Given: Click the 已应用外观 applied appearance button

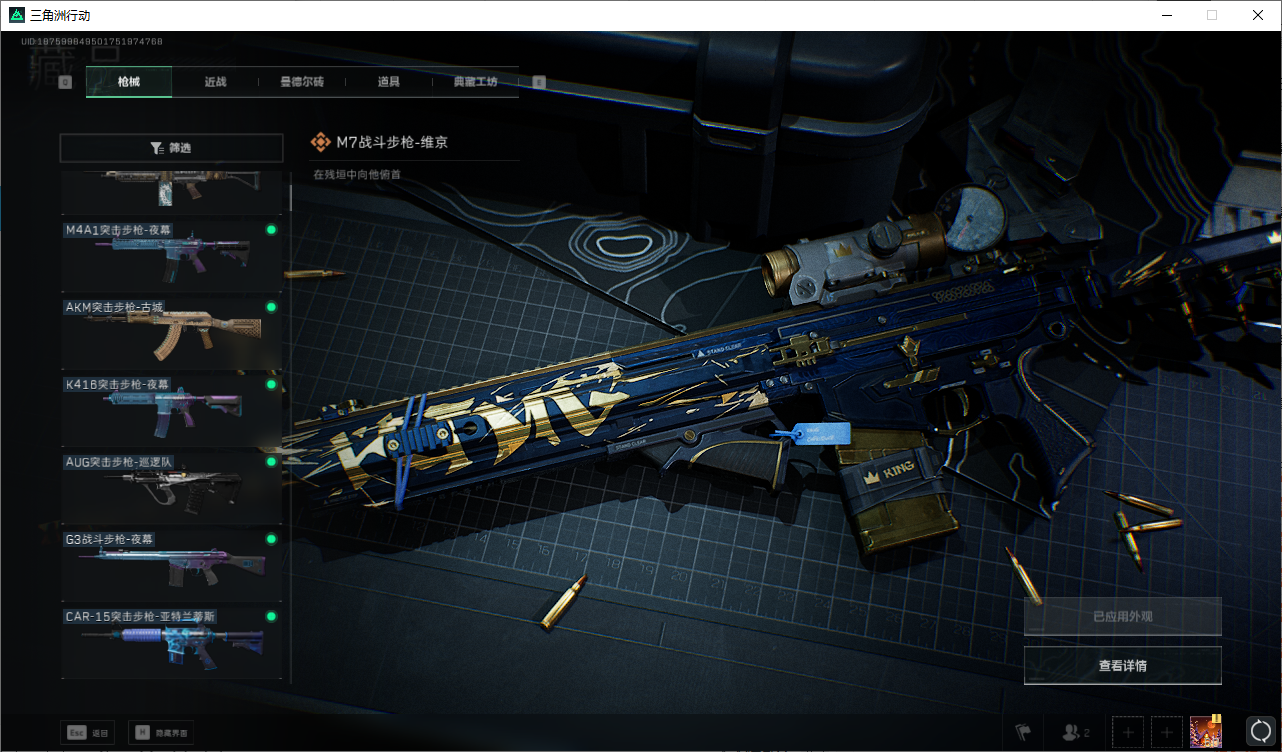Looking at the screenshot, I should click(1122, 617).
